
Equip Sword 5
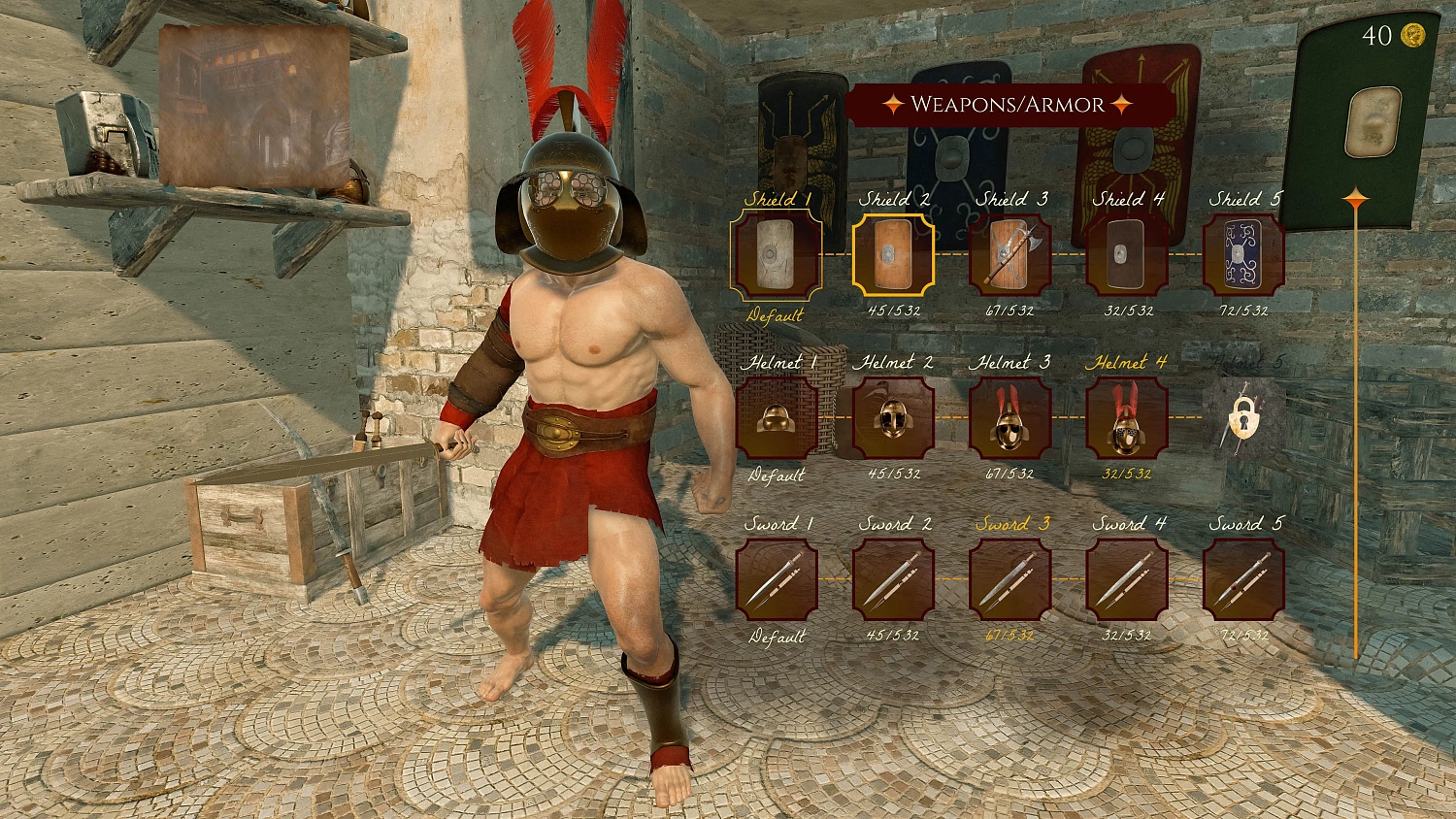(x=1245, y=579)
